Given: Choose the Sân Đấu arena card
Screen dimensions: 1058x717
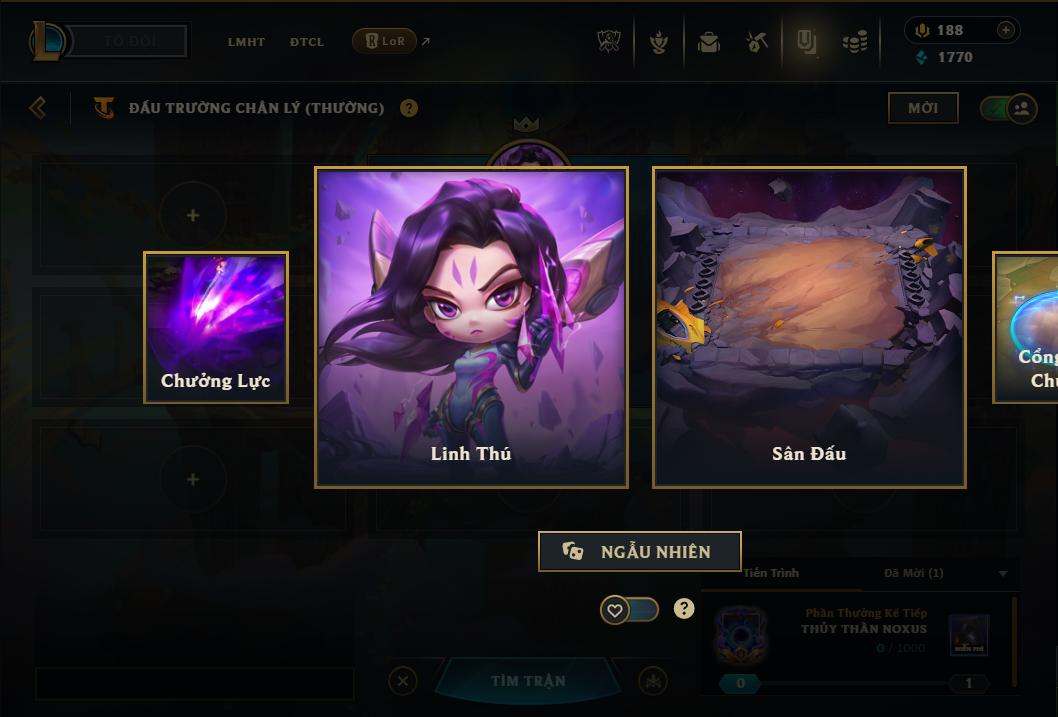Looking at the screenshot, I should coord(809,327).
